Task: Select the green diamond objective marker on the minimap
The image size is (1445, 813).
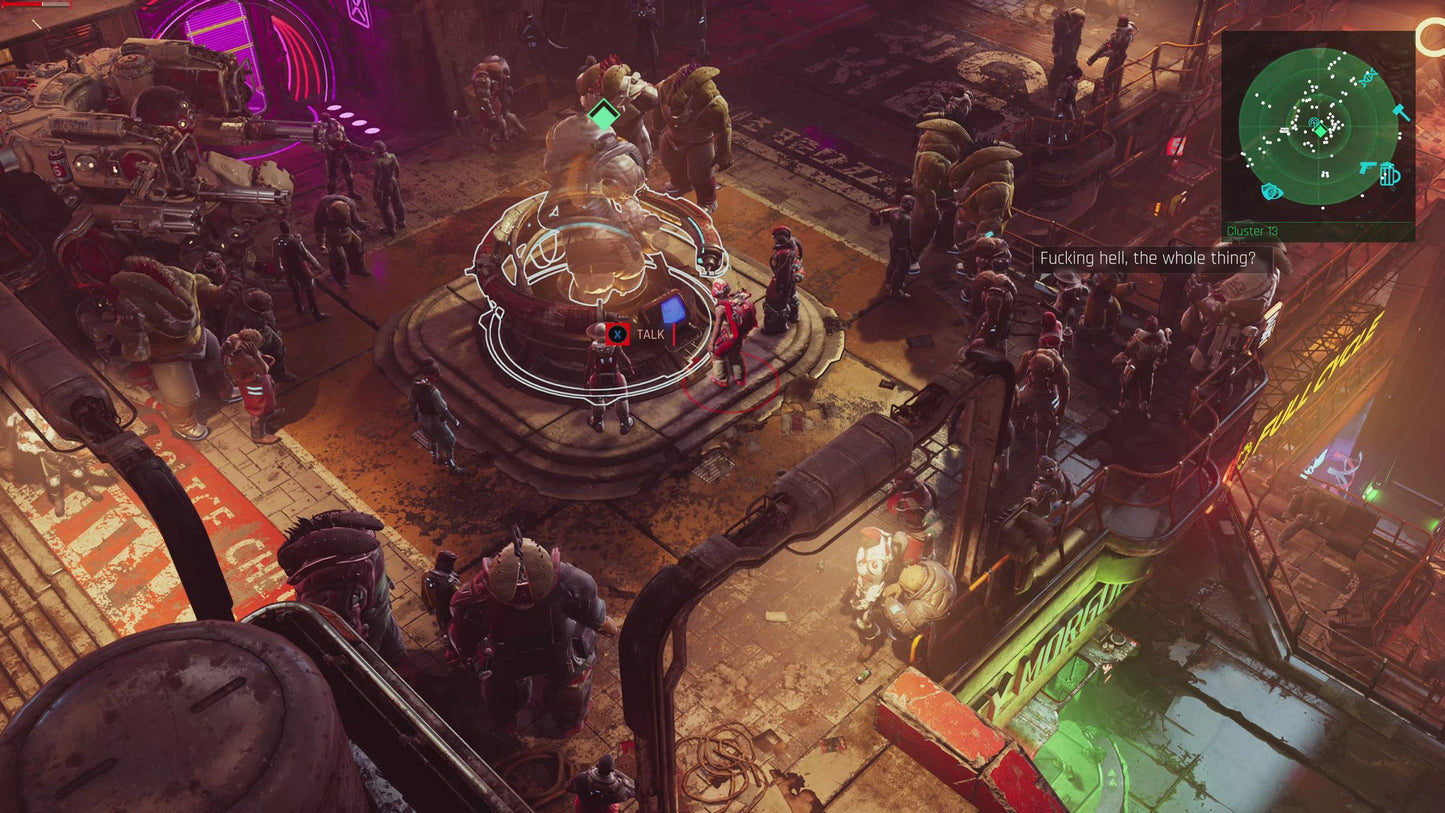Action: pyautogui.click(x=1320, y=131)
